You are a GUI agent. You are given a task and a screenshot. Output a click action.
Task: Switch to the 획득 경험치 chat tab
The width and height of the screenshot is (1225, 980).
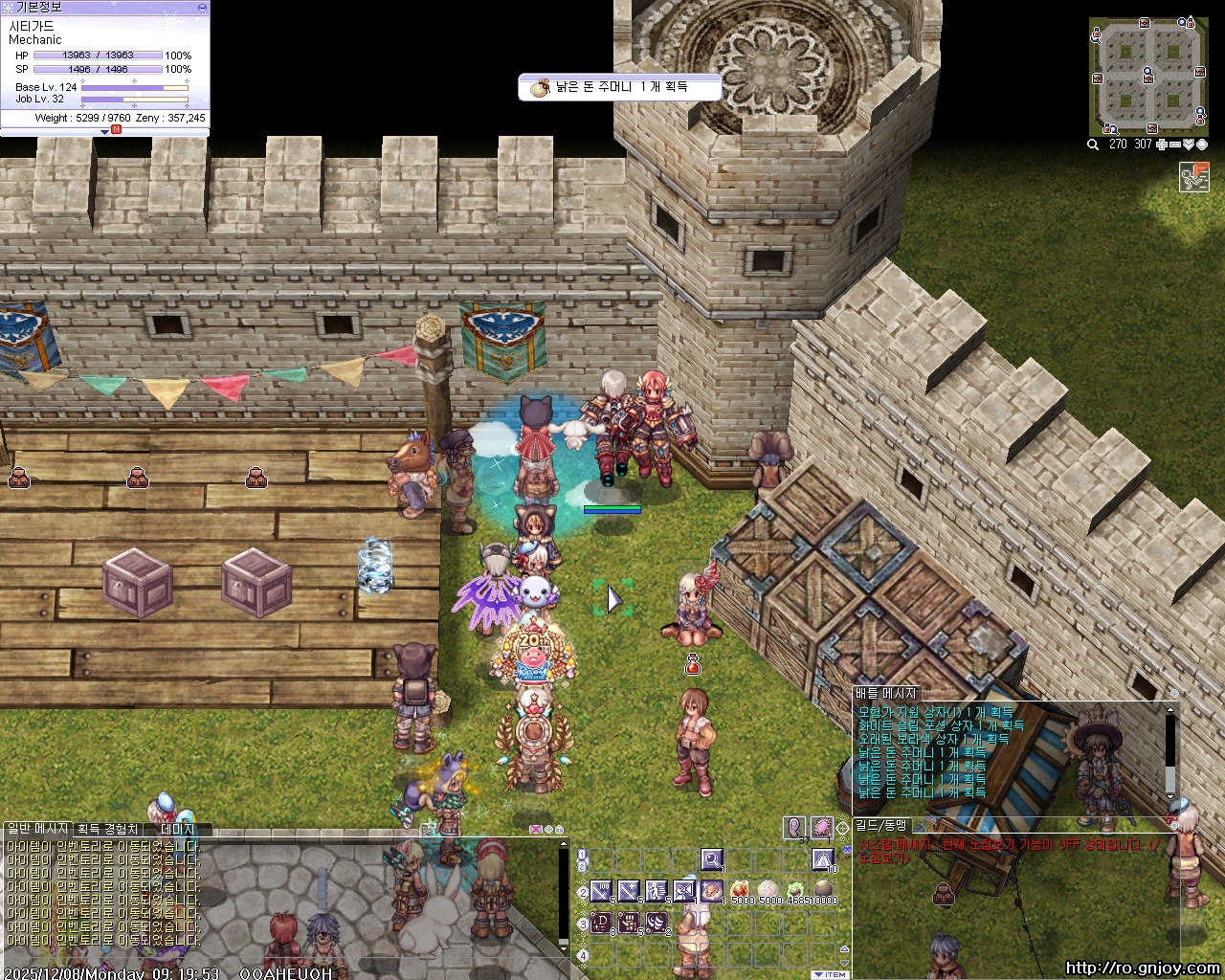pyautogui.click(x=107, y=829)
